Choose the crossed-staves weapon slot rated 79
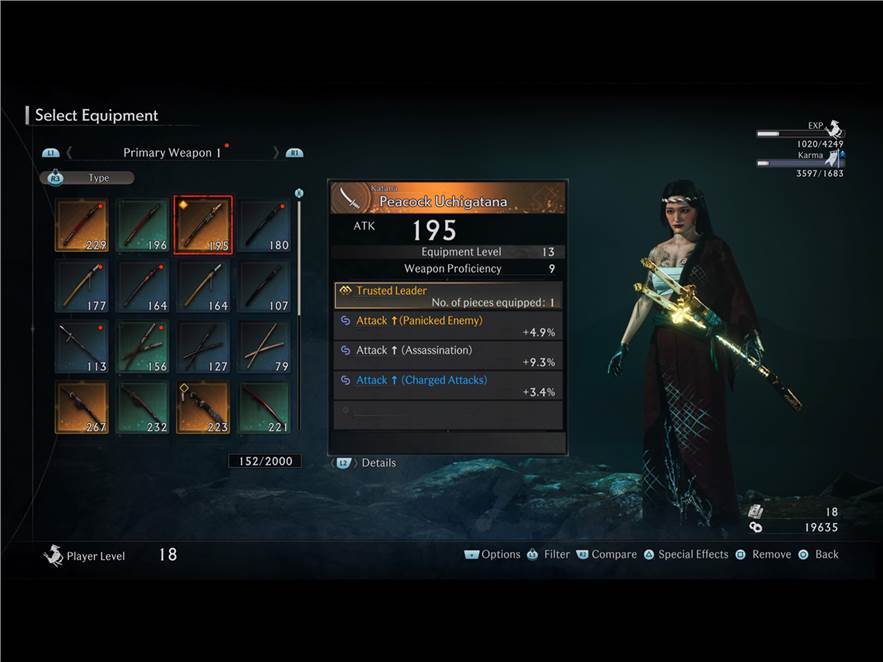 tap(265, 346)
